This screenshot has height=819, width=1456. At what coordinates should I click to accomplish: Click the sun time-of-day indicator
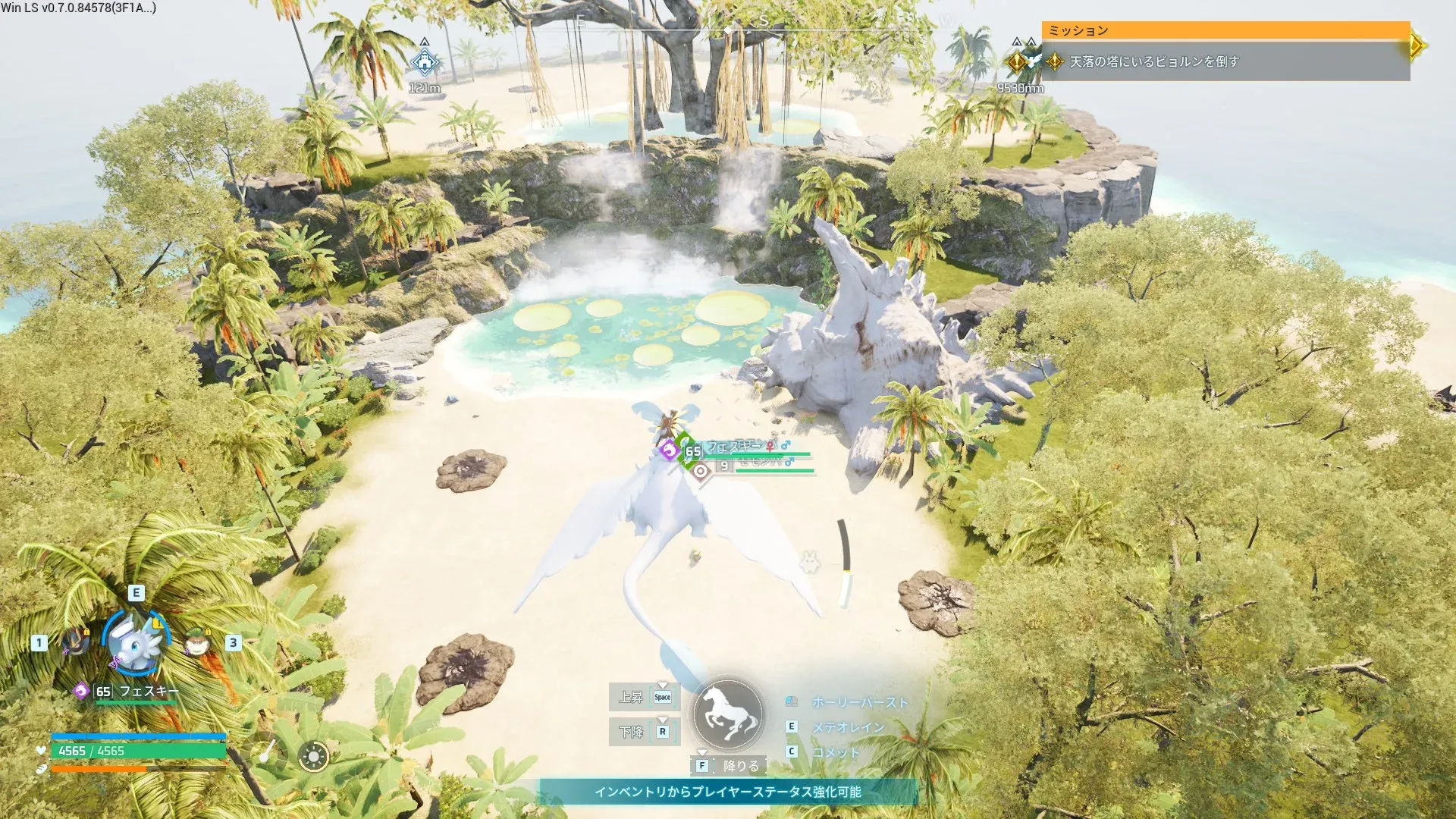[313, 756]
